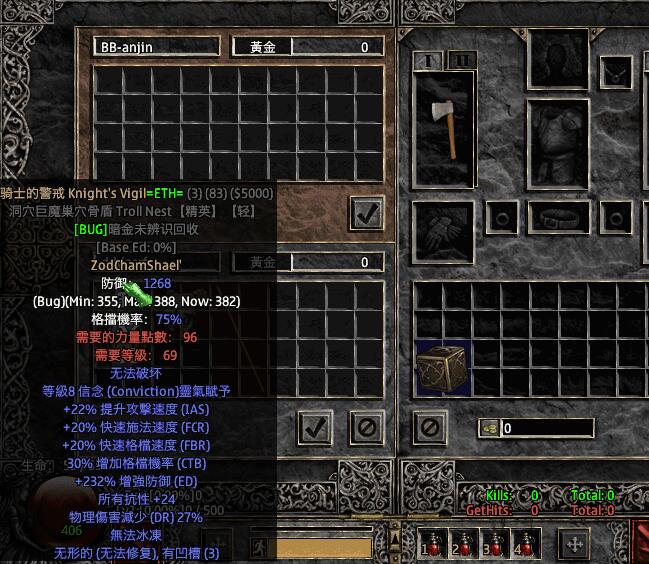The width and height of the screenshot is (649, 564).
Task: Switch to weapon set I tab
Action: click(x=430, y=60)
